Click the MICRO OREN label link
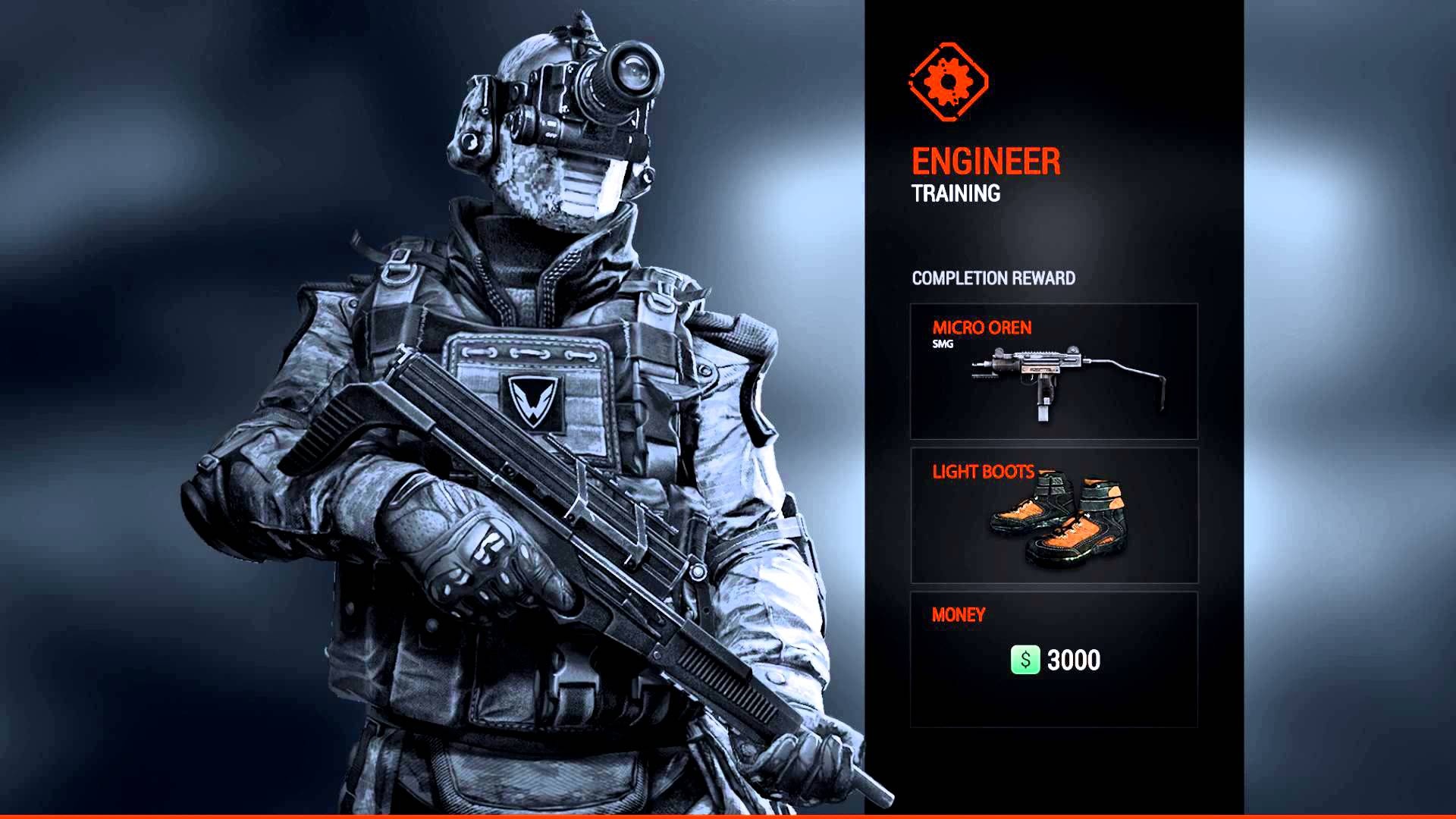This screenshot has height=819, width=1456. (x=982, y=328)
